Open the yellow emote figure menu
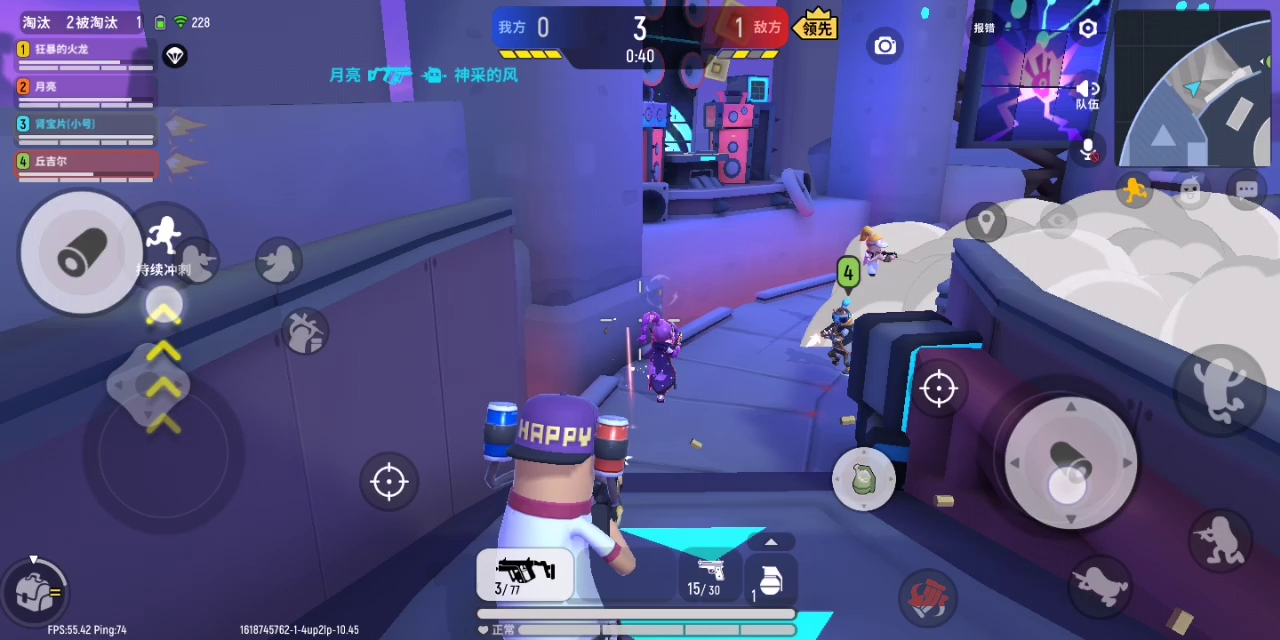Screen dimensions: 1280x640 [1133, 189]
